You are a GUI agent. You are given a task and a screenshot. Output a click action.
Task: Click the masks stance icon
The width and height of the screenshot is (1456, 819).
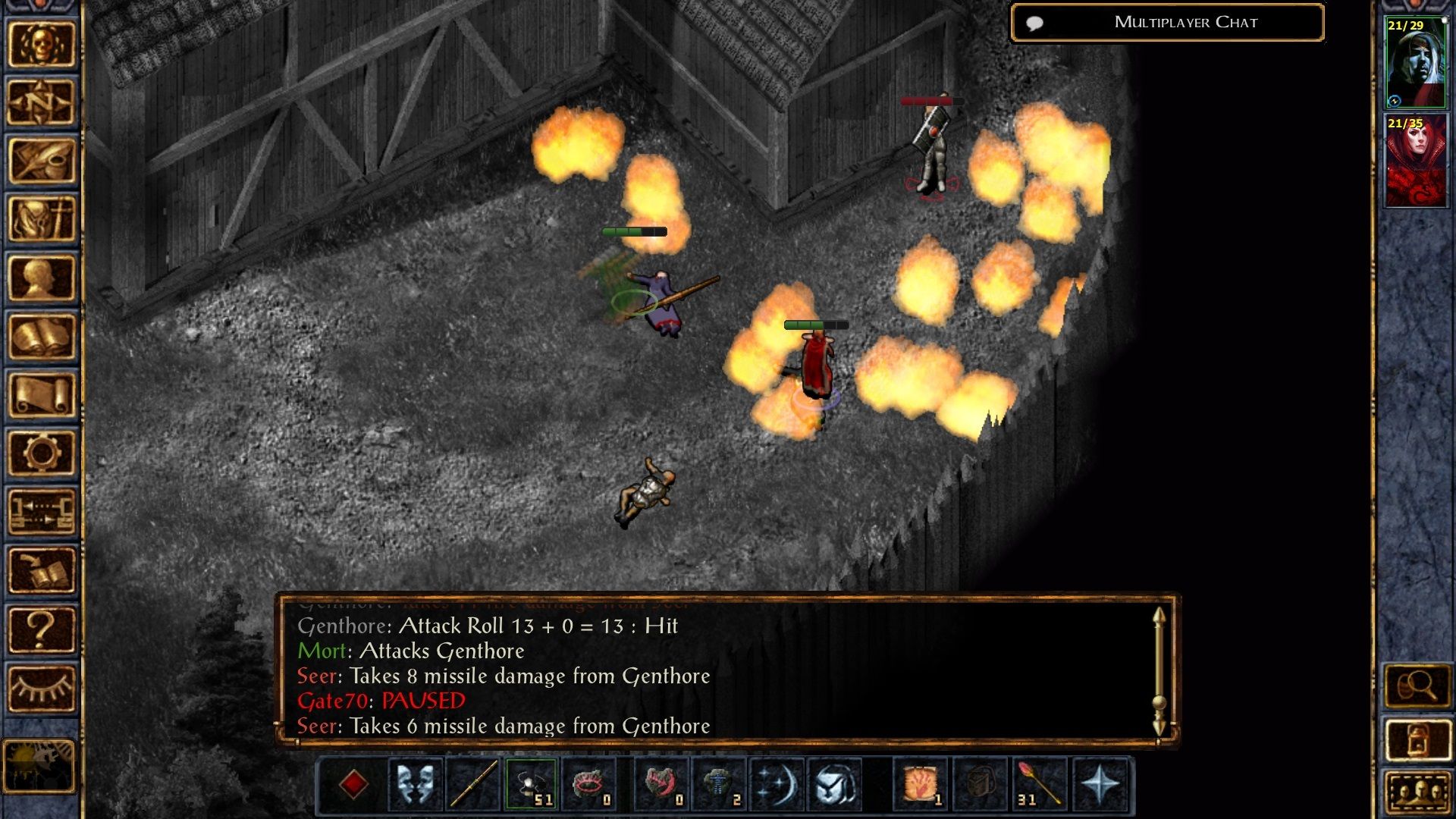click(x=416, y=785)
